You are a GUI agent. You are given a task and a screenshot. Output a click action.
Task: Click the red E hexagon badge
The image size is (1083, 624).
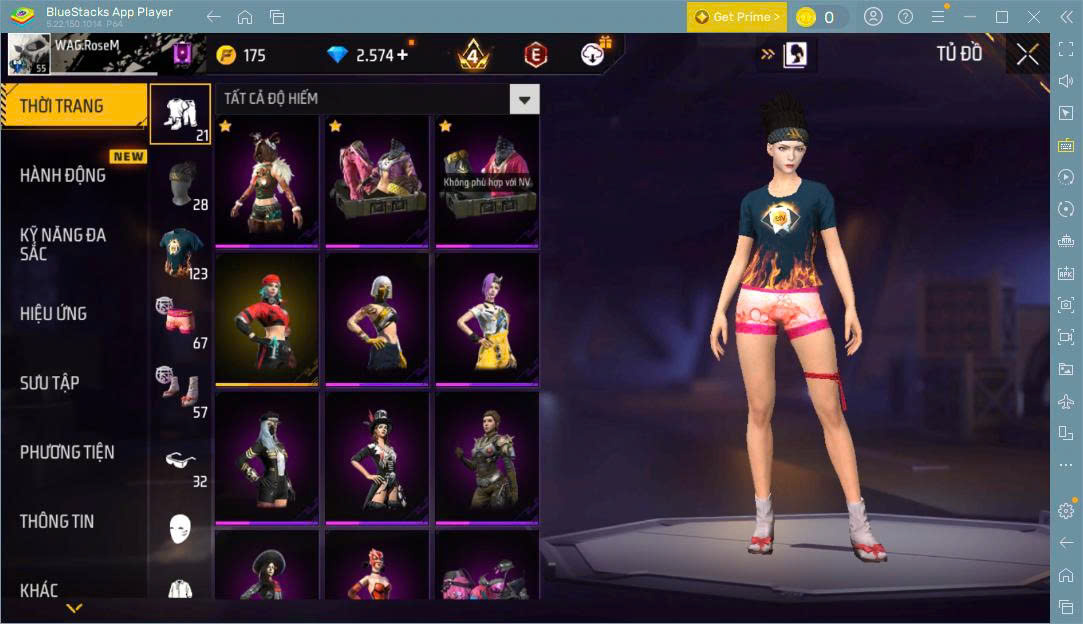pos(536,55)
